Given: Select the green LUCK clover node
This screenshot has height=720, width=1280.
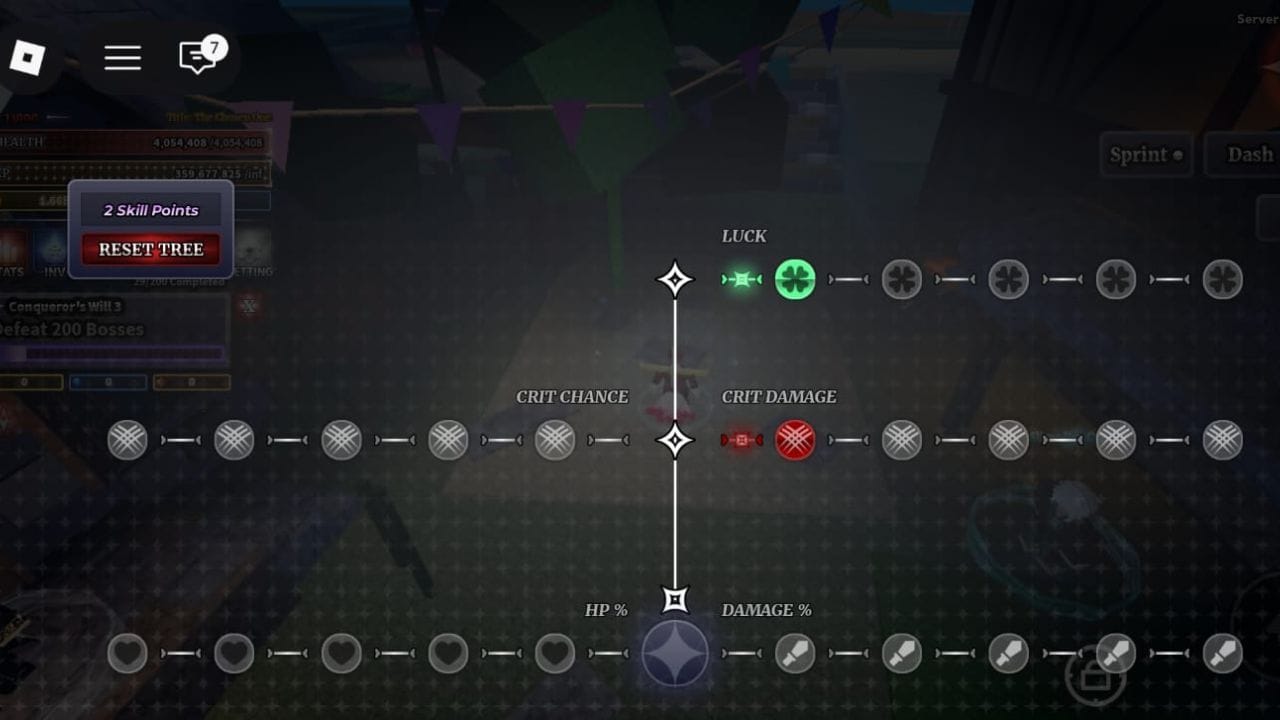Looking at the screenshot, I should coord(794,279).
